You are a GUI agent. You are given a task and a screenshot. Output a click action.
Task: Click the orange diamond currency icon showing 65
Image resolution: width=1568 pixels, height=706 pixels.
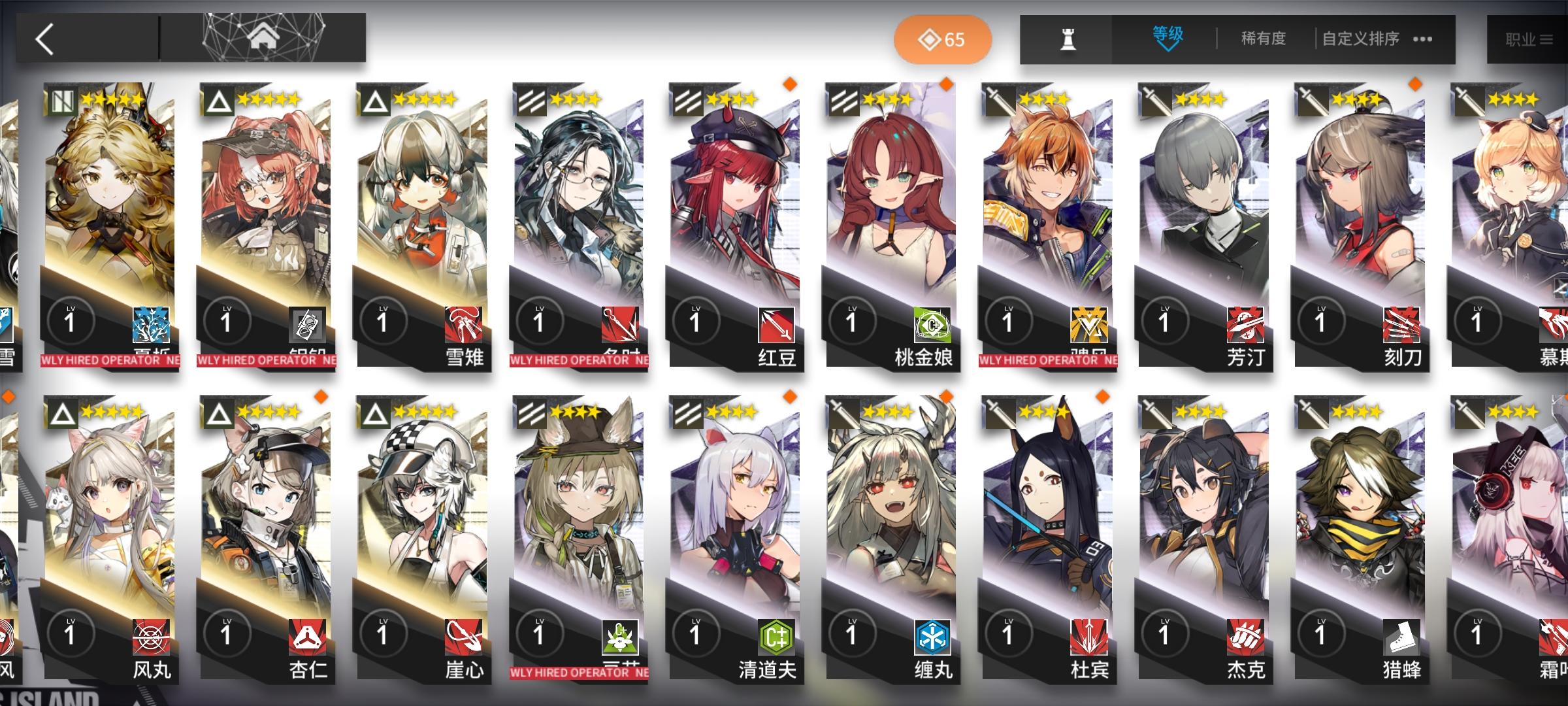pos(933,39)
